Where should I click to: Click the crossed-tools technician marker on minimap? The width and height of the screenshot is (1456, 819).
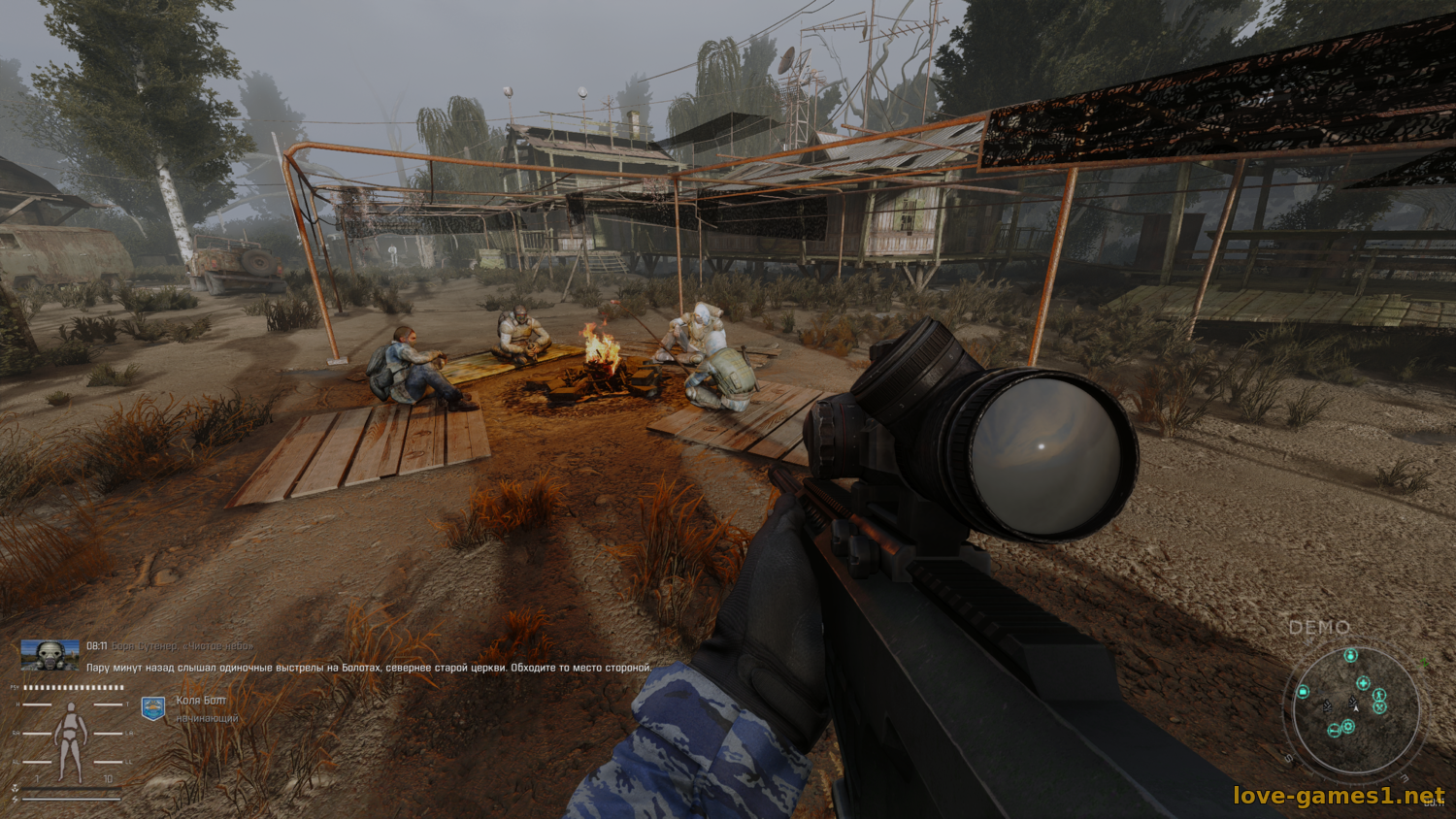(x=1379, y=707)
